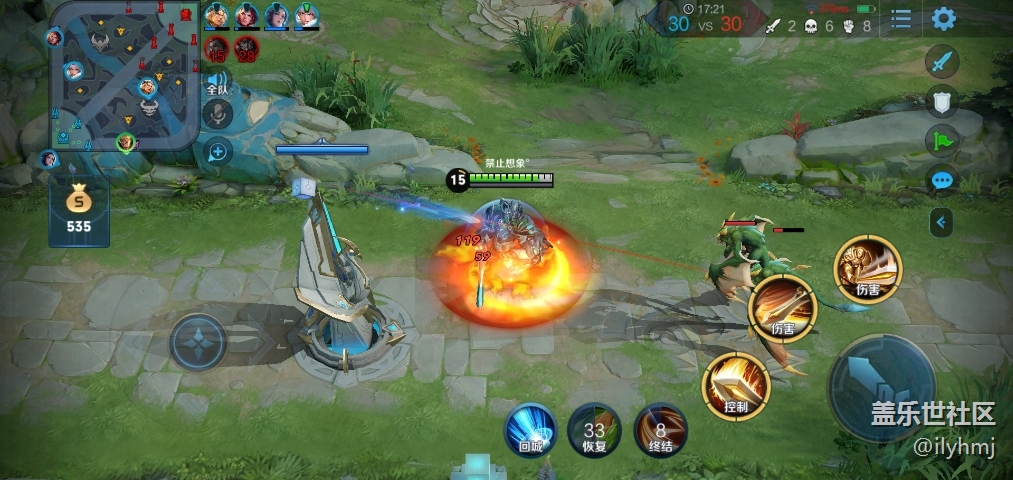Send the shield retreat signal
1013x480 pixels.
click(942, 100)
